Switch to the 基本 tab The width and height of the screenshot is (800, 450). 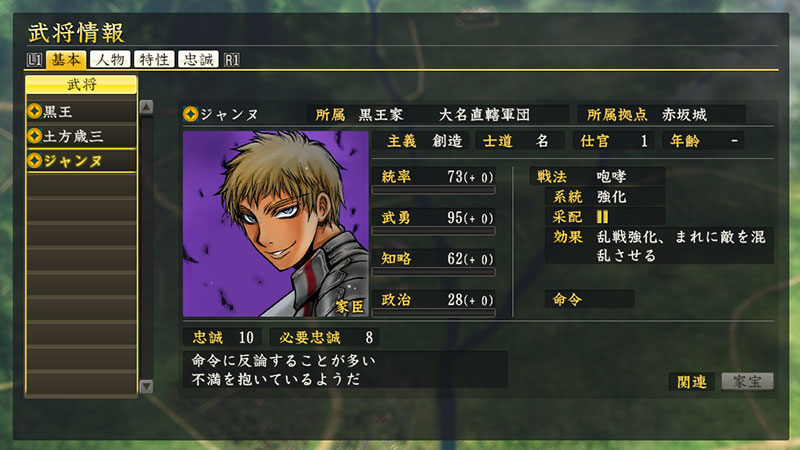66,60
